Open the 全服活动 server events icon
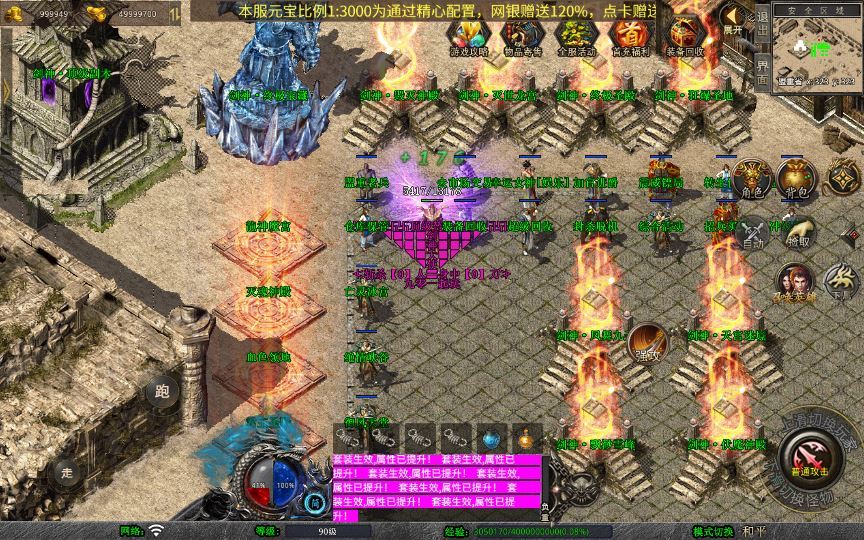The height and width of the screenshot is (540, 864). tap(576, 37)
